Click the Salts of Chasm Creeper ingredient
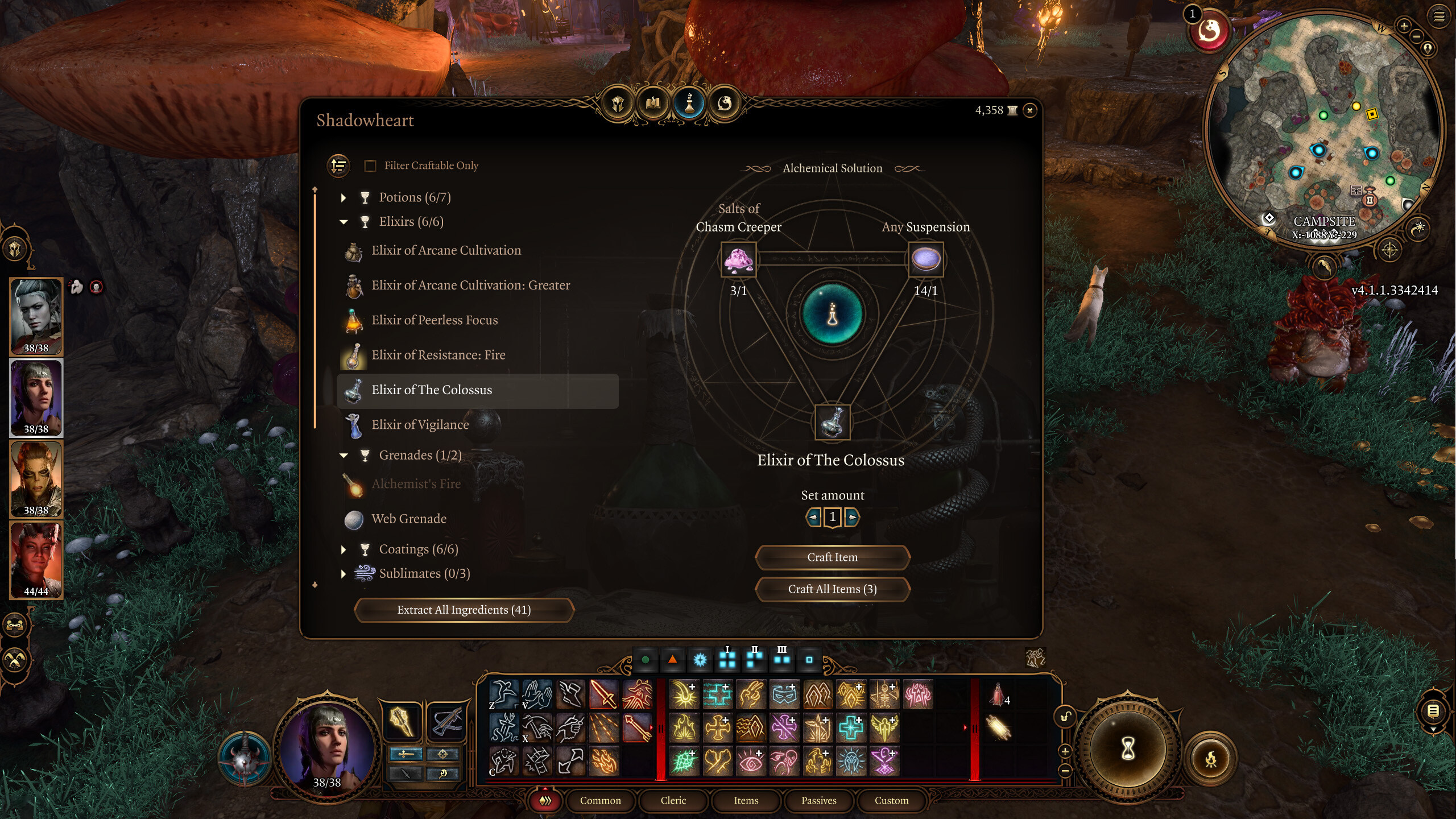This screenshot has width=1456, height=819. tap(738, 260)
